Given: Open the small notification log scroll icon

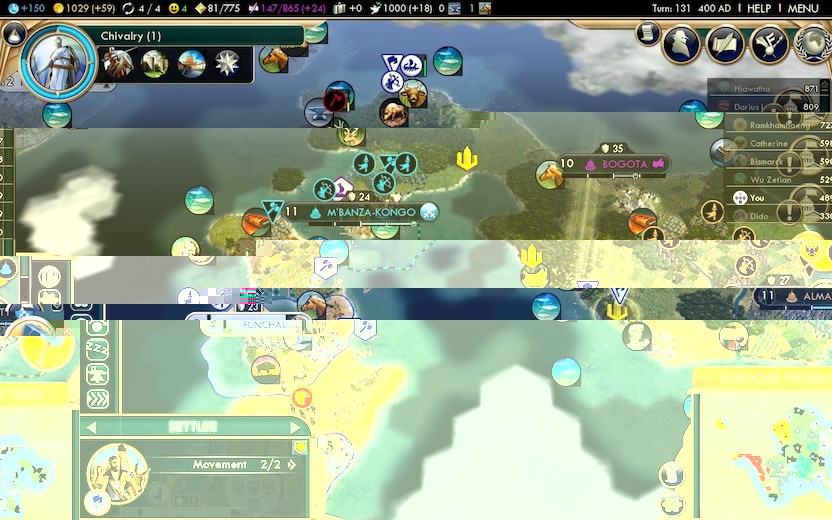Looking at the screenshot, I should click(648, 35).
